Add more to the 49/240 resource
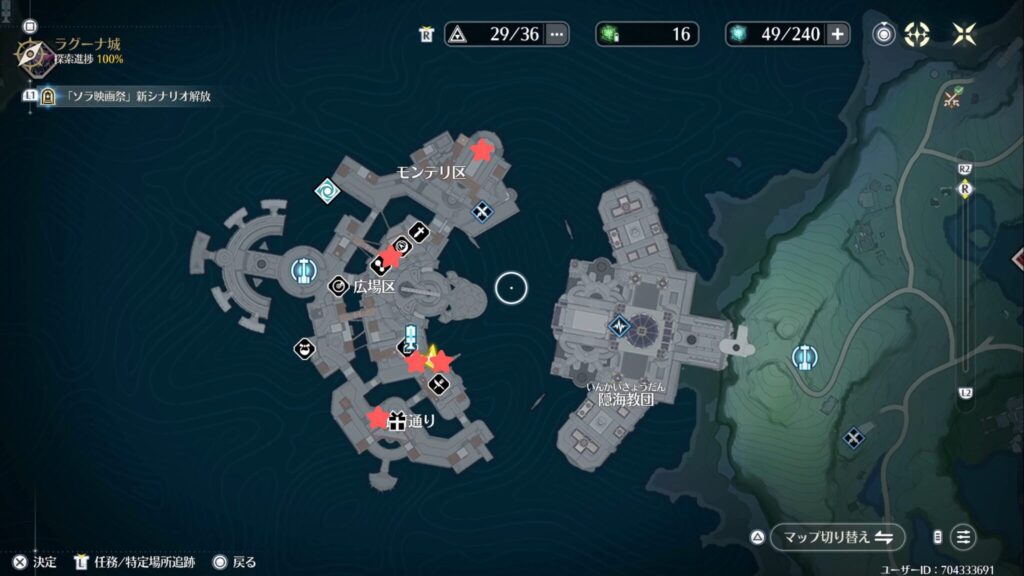 (837, 34)
